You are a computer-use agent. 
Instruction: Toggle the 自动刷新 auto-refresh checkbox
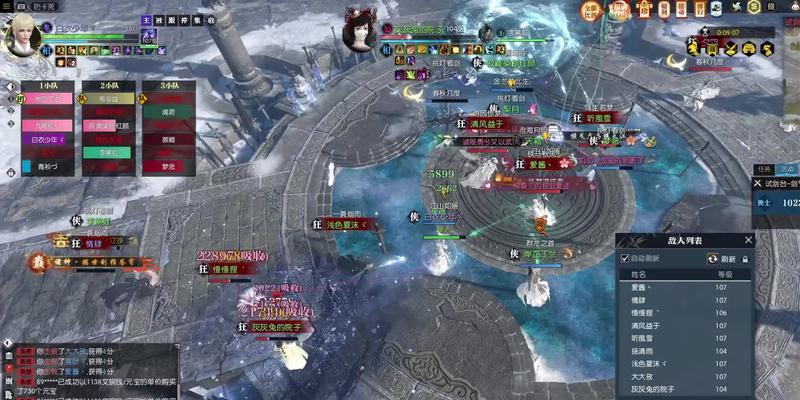click(625, 258)
